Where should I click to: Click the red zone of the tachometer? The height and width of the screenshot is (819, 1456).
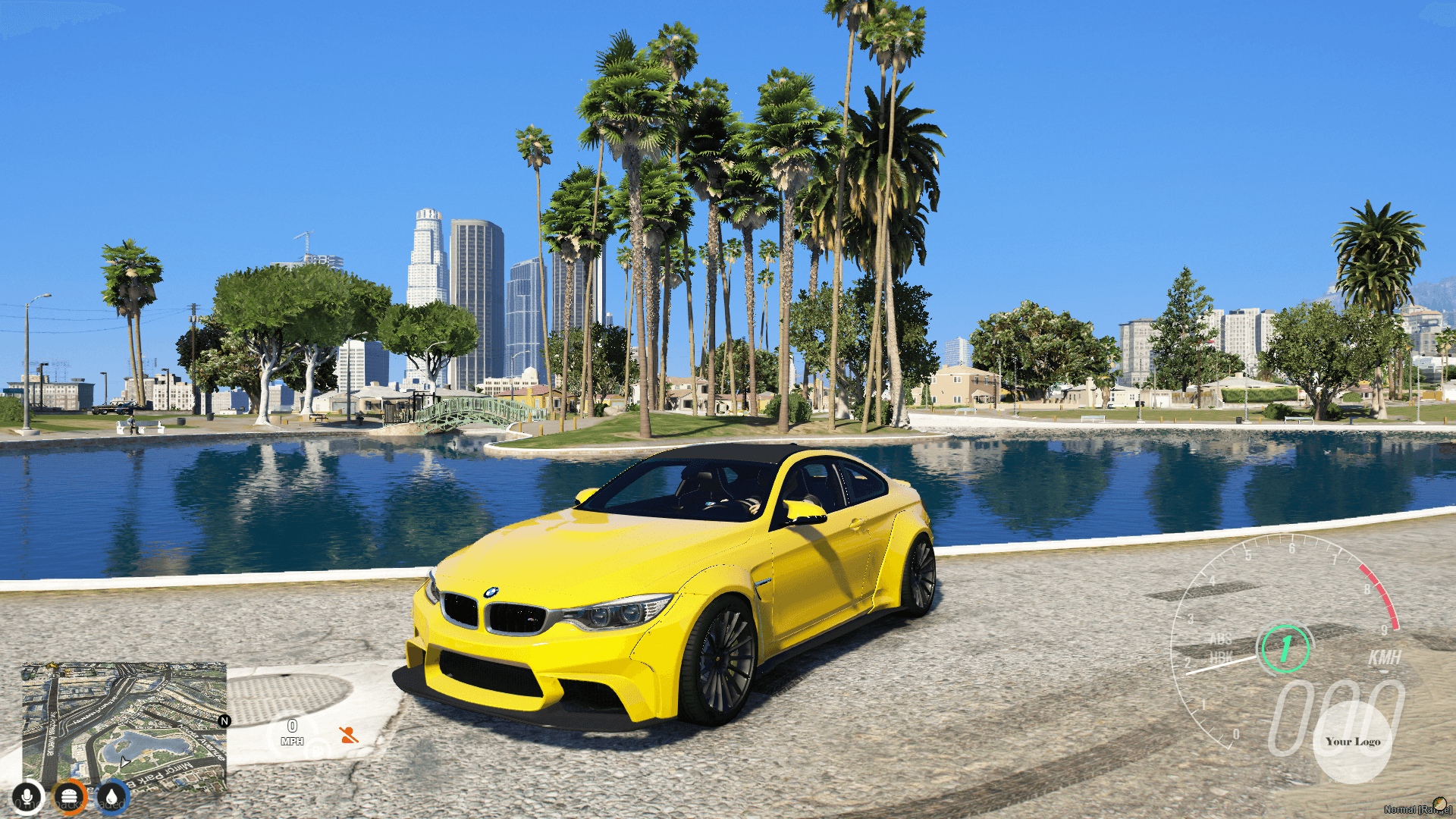1378,596
